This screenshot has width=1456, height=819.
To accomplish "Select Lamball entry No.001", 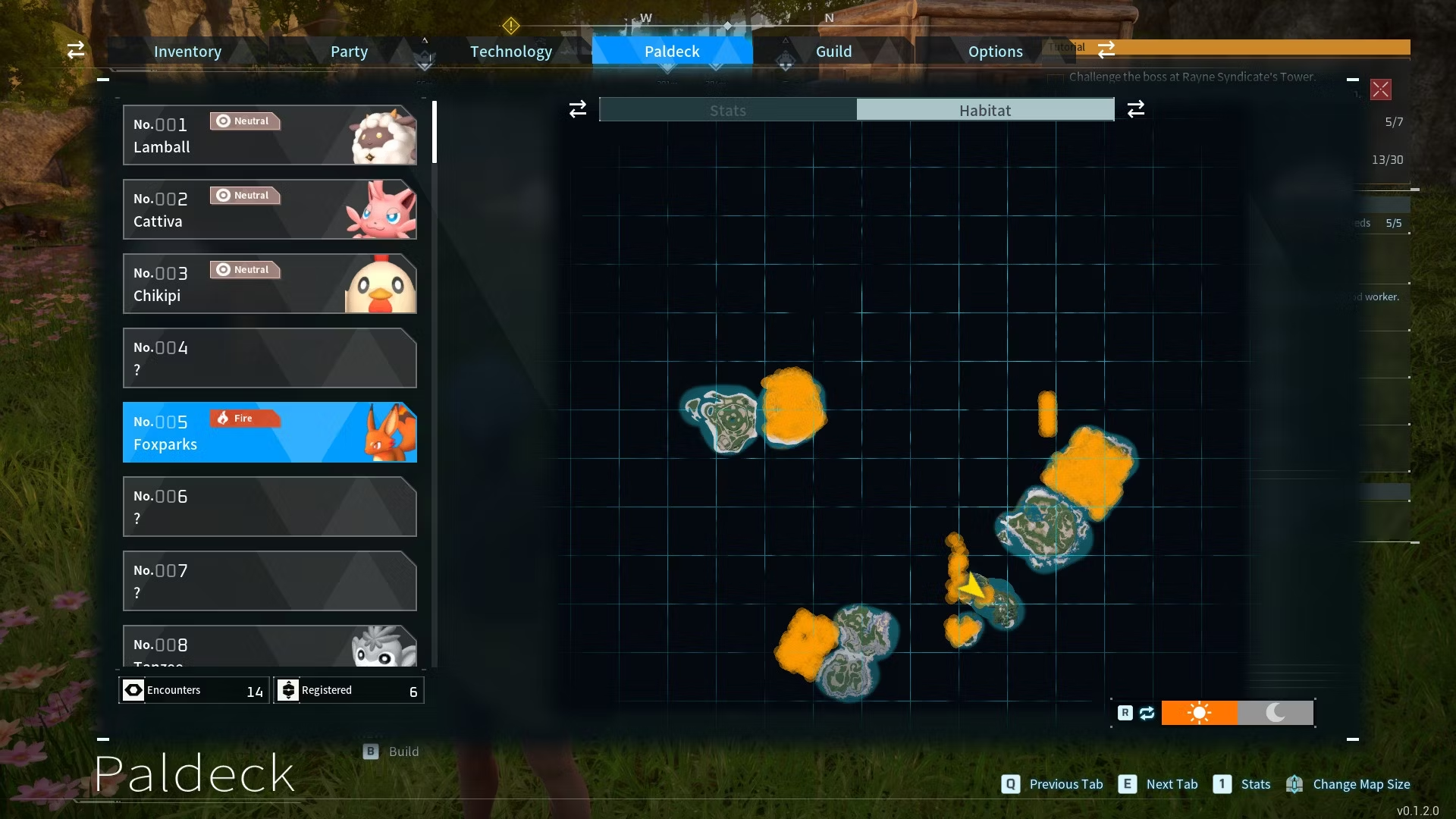I will click(x=269, y=135).
